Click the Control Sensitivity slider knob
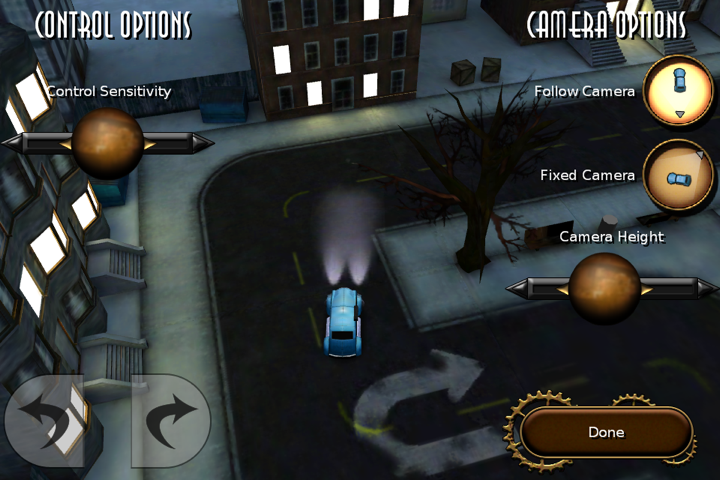Viewport: 720px width, 480px height. (x=107, y=143)
